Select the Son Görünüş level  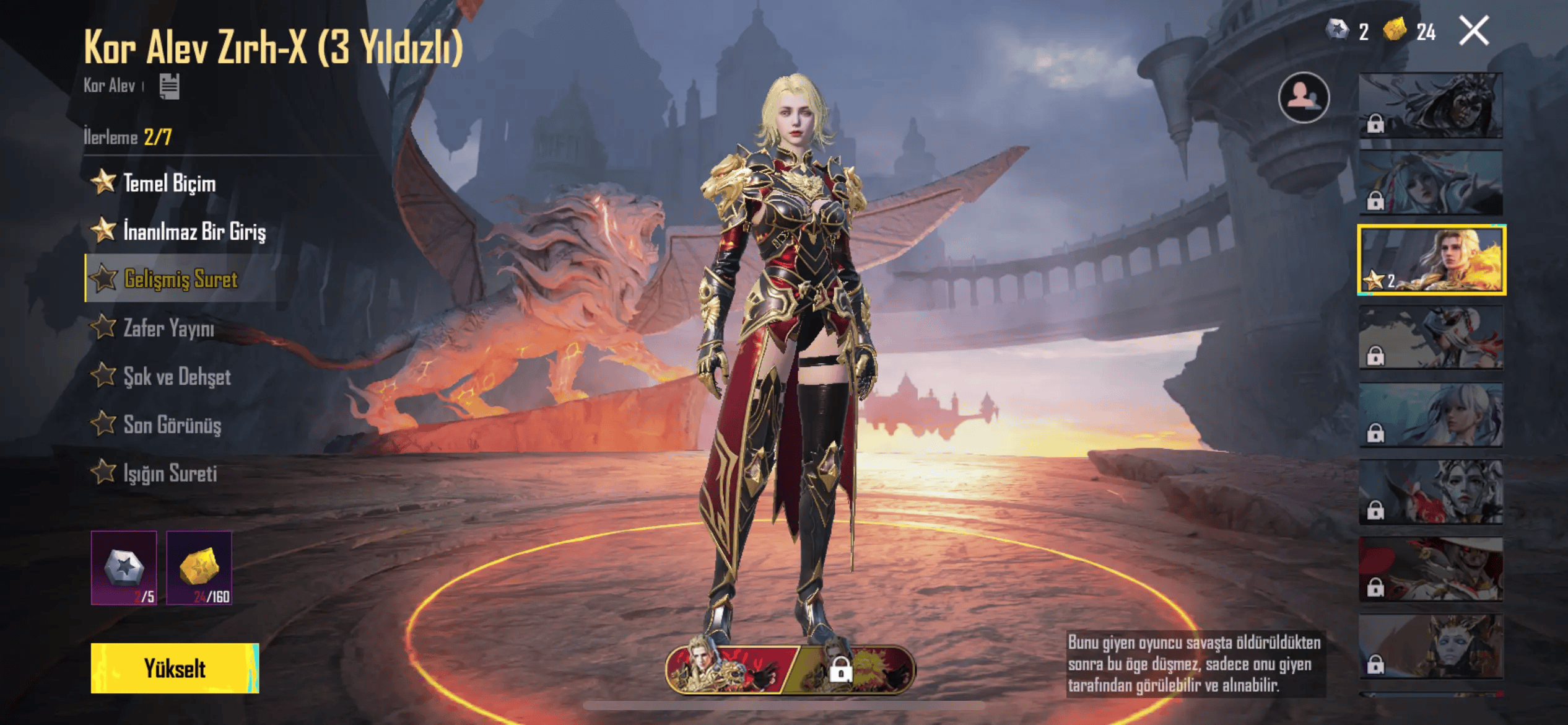click(172, 425)
